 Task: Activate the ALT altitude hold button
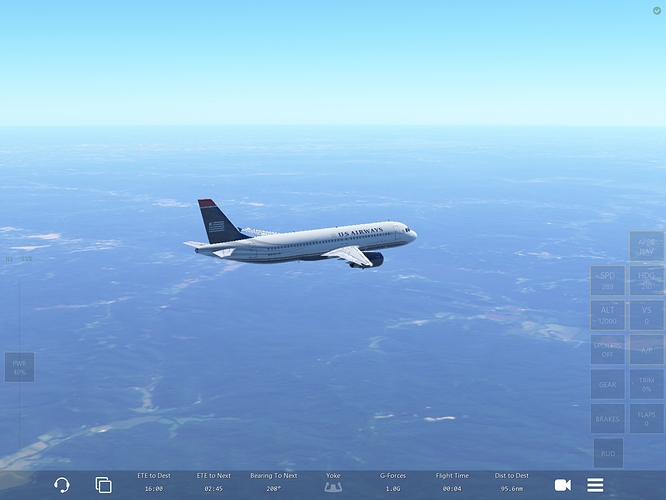coord(607,315)
